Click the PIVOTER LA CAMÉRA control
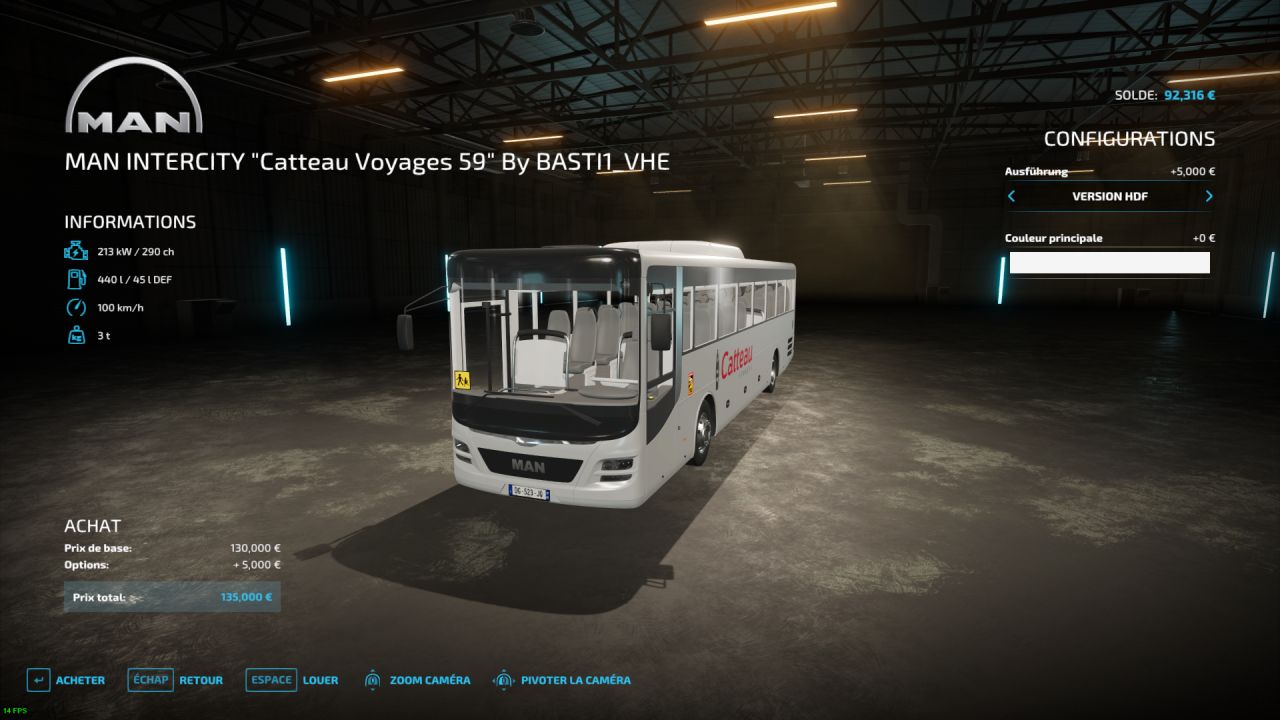Image resolution: width=1280 pixels, height=720 pixels. (562, 680)
